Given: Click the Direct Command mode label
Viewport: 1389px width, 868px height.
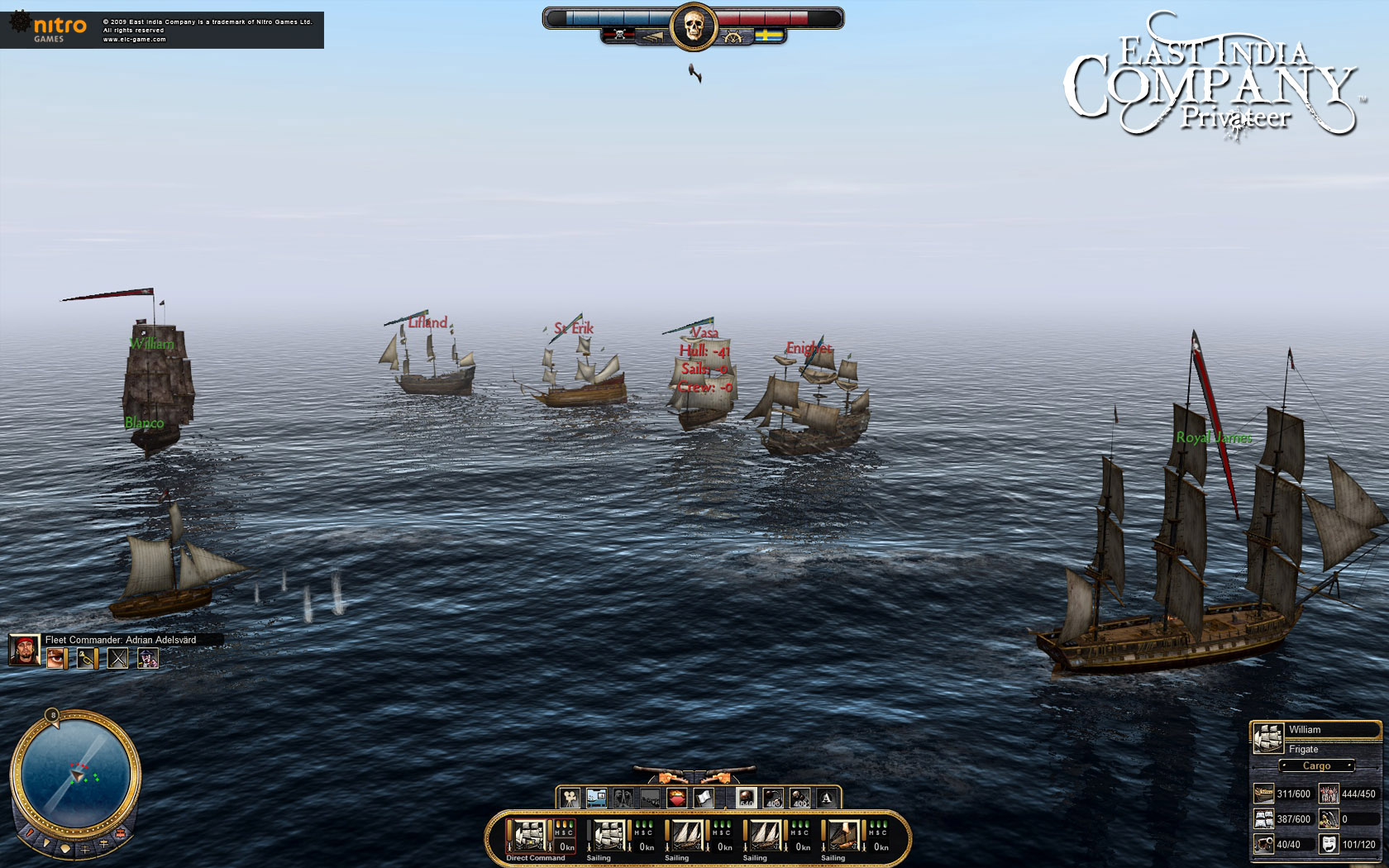Looking at the screenshot, I should tap(536, 858).
